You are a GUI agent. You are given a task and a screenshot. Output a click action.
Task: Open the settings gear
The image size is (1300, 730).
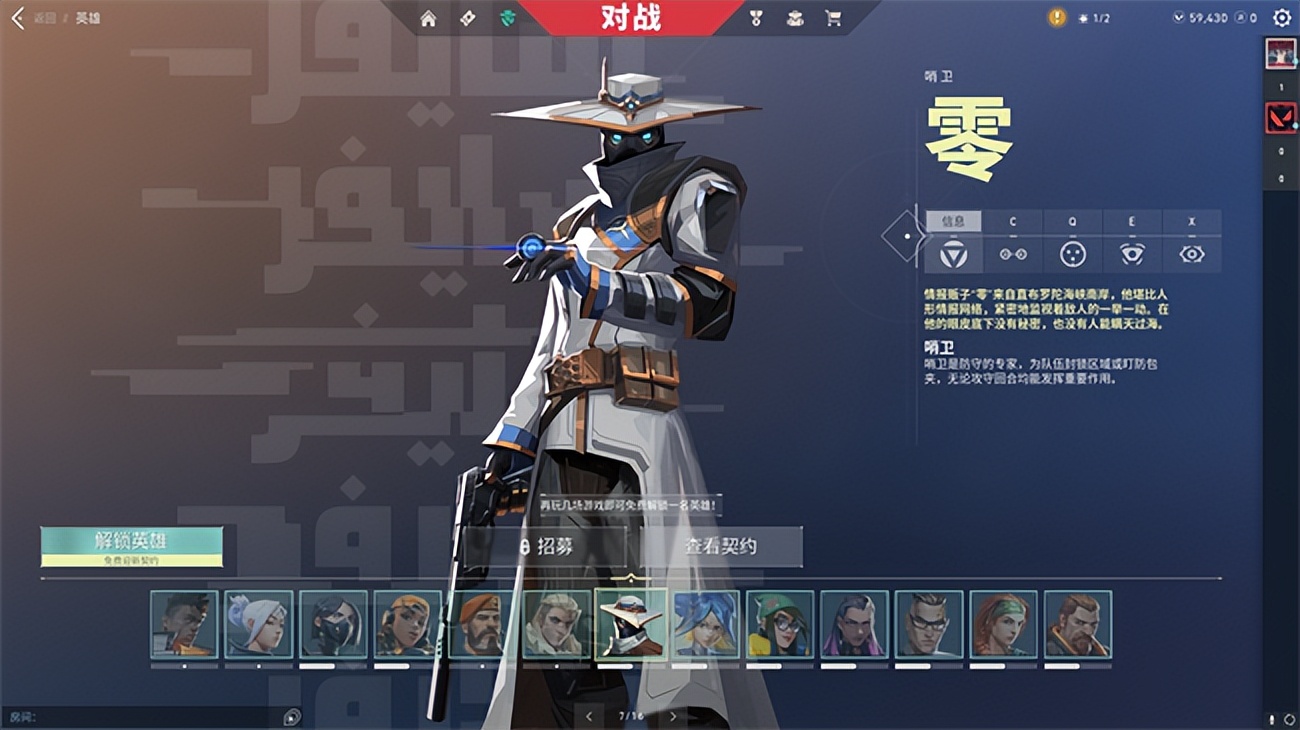tap(1282, 17)
